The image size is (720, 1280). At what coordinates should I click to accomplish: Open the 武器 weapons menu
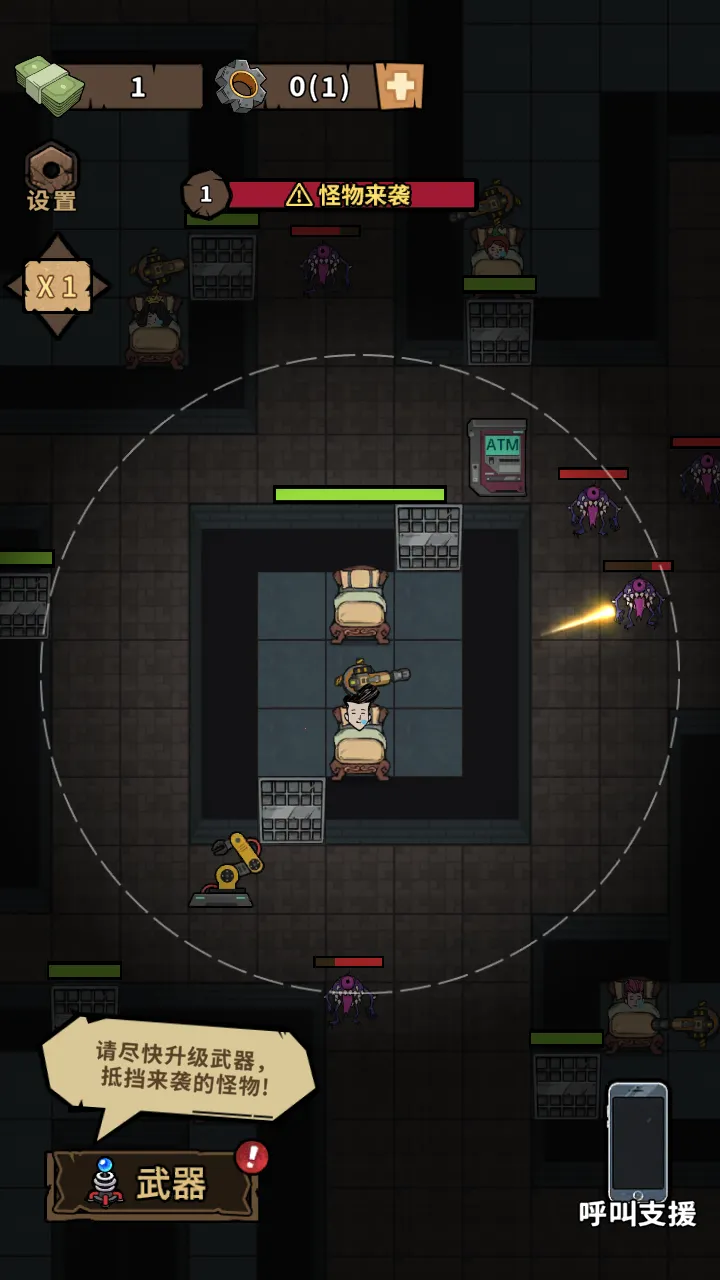click(153, 1184)
